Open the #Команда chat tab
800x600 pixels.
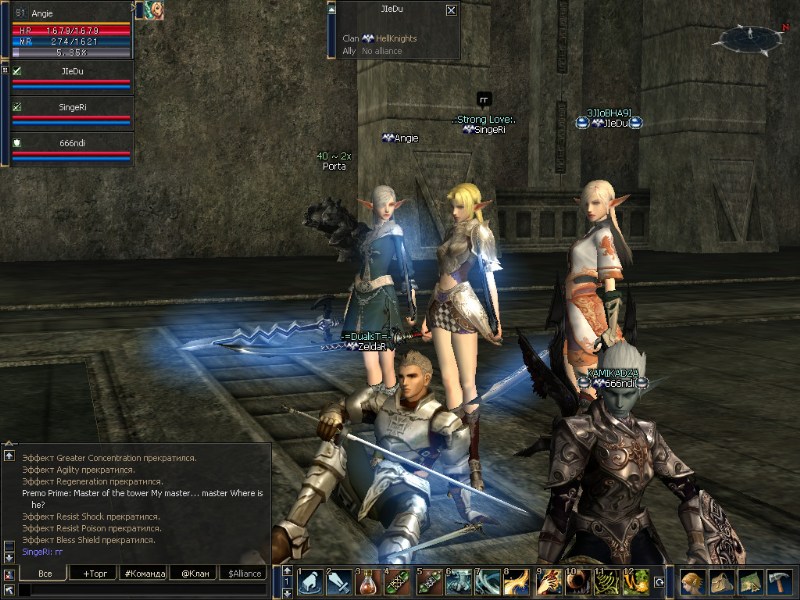pos(144,573)
